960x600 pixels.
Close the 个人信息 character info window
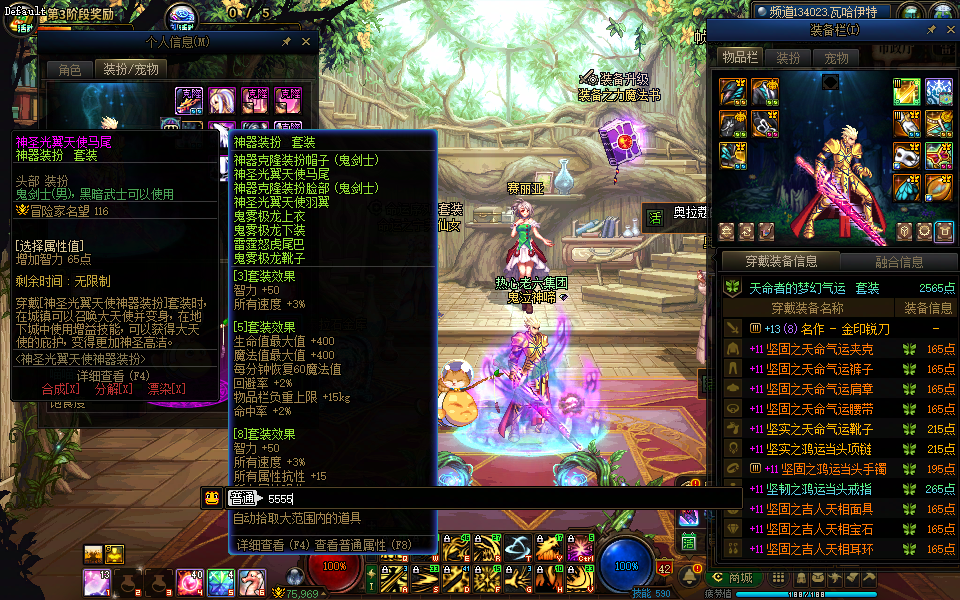coord(307,42)
